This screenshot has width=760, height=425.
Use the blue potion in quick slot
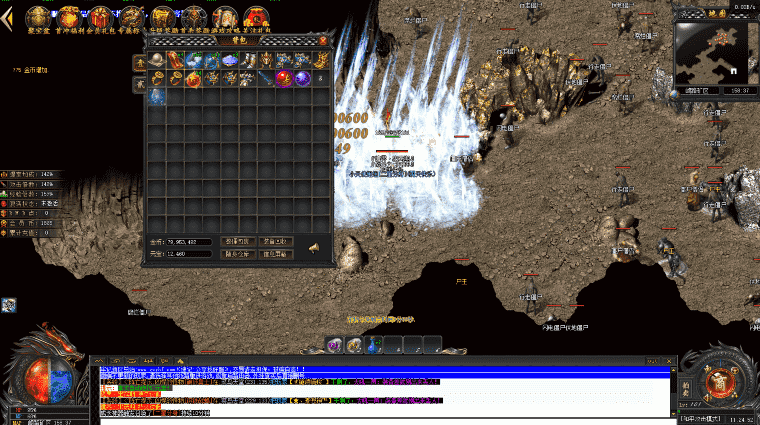[x=375, y=344]
